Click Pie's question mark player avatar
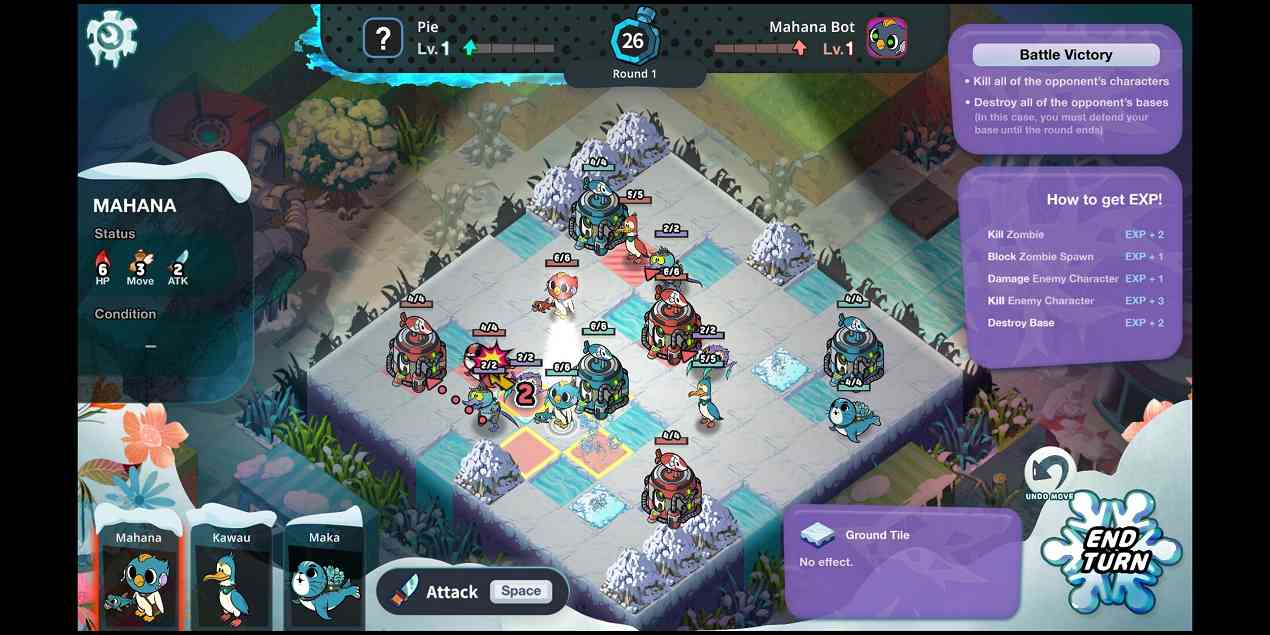This screenshot has width=1270, height=635. tap(382, 39)
